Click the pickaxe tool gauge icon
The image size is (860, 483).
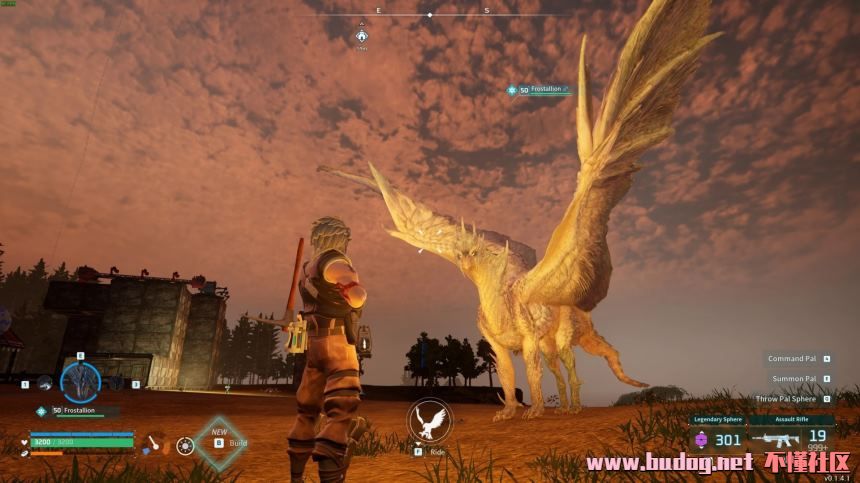coord(154,444)
